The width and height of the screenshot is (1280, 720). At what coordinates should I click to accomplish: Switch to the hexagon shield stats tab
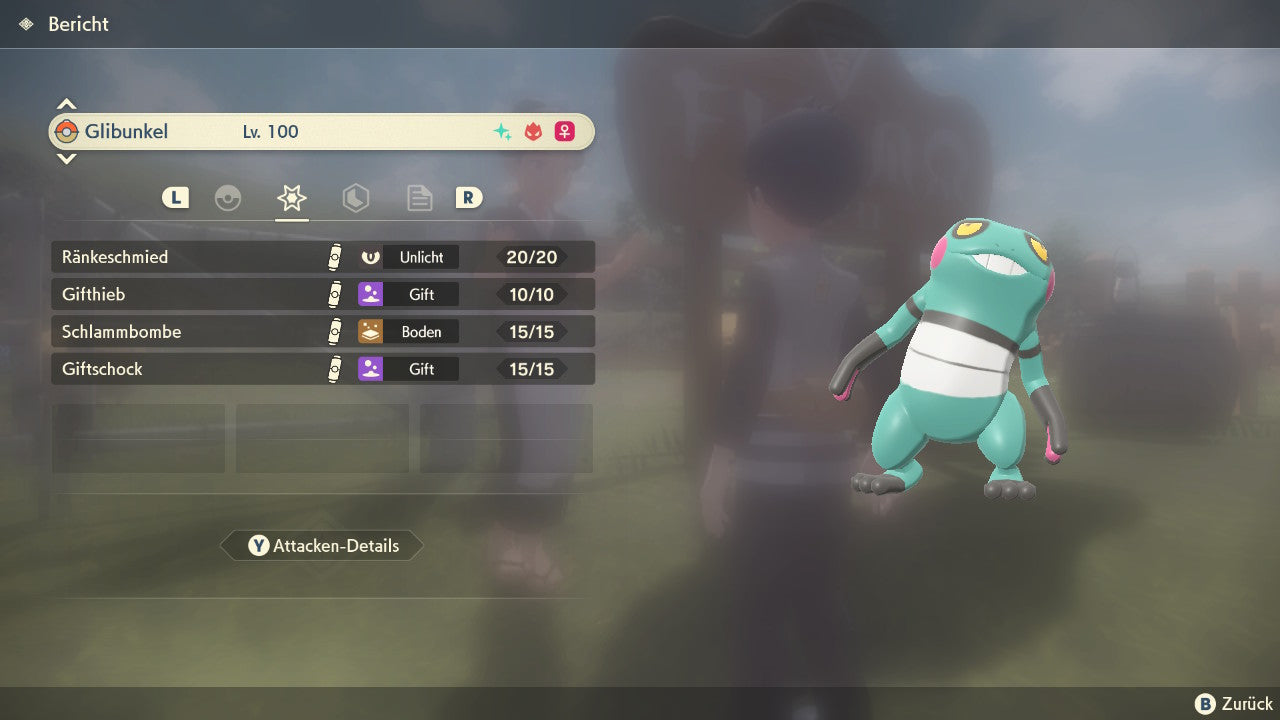coord(356,198)
